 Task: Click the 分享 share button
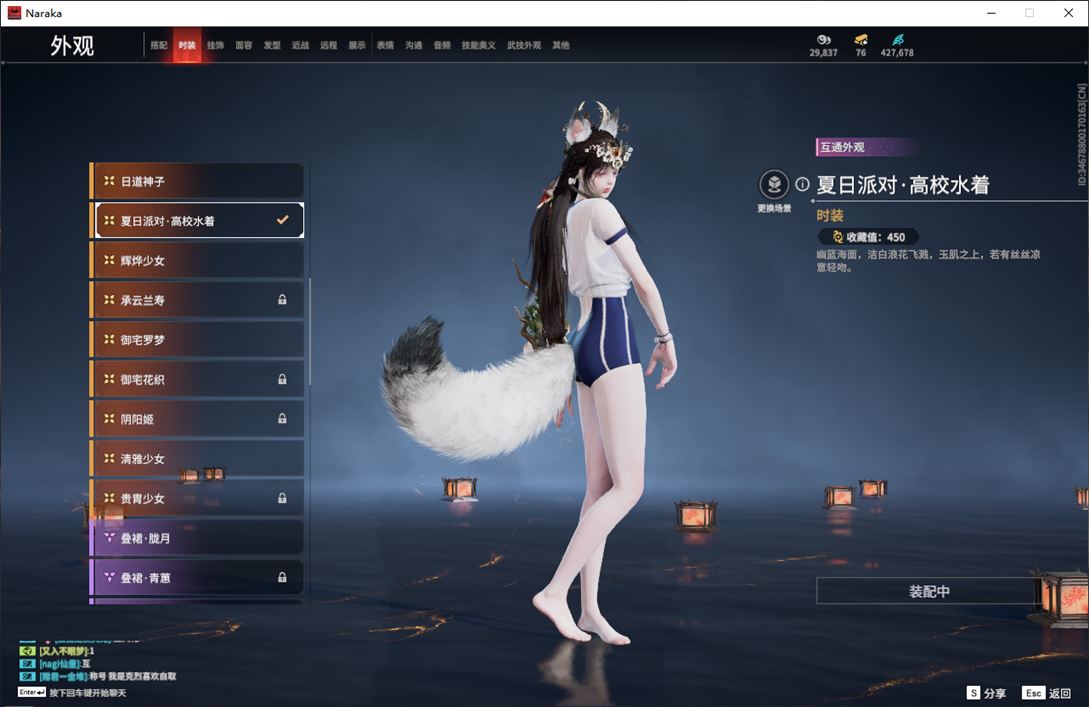986,693
